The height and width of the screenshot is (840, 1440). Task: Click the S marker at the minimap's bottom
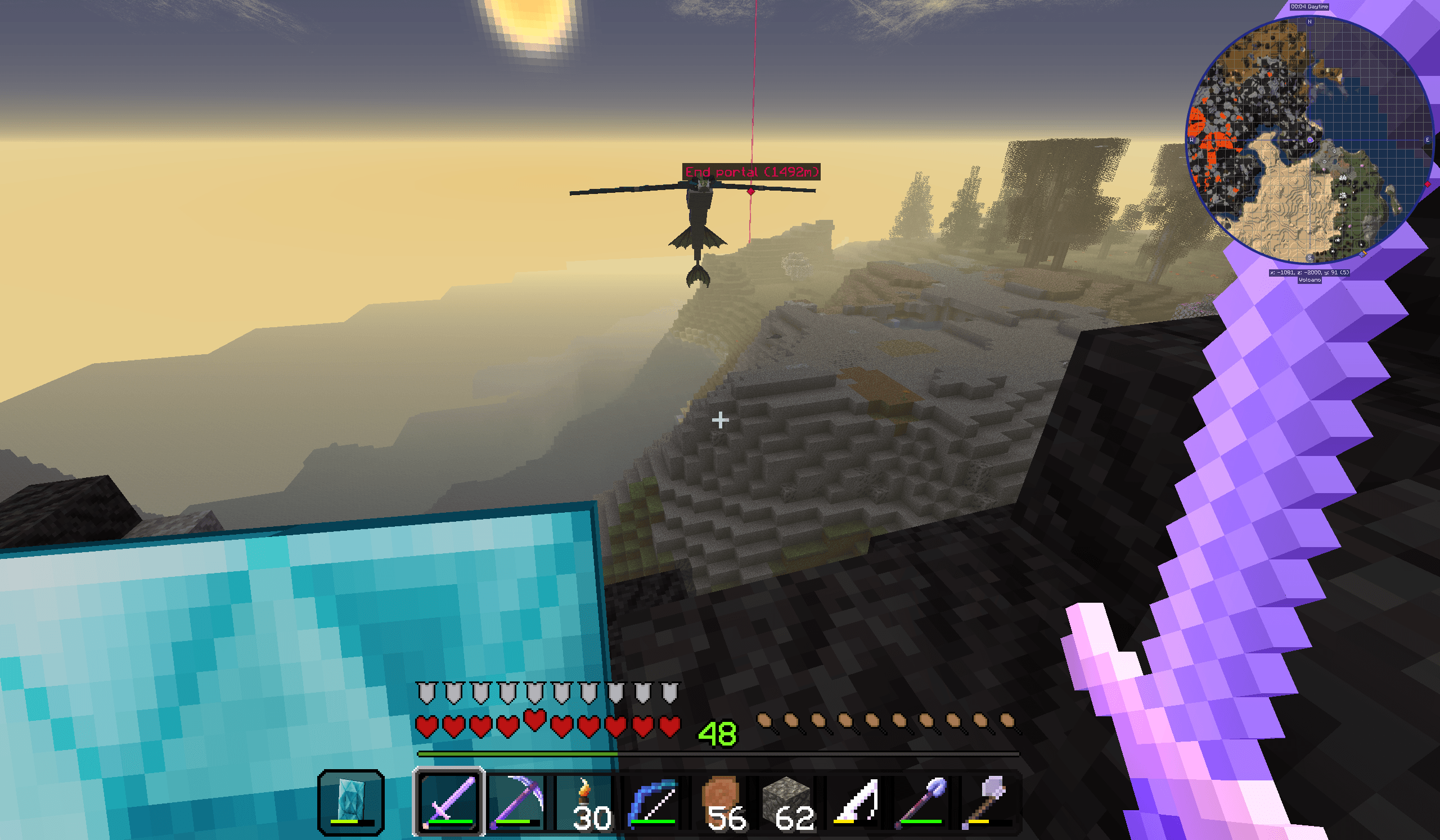point(1309,258)
